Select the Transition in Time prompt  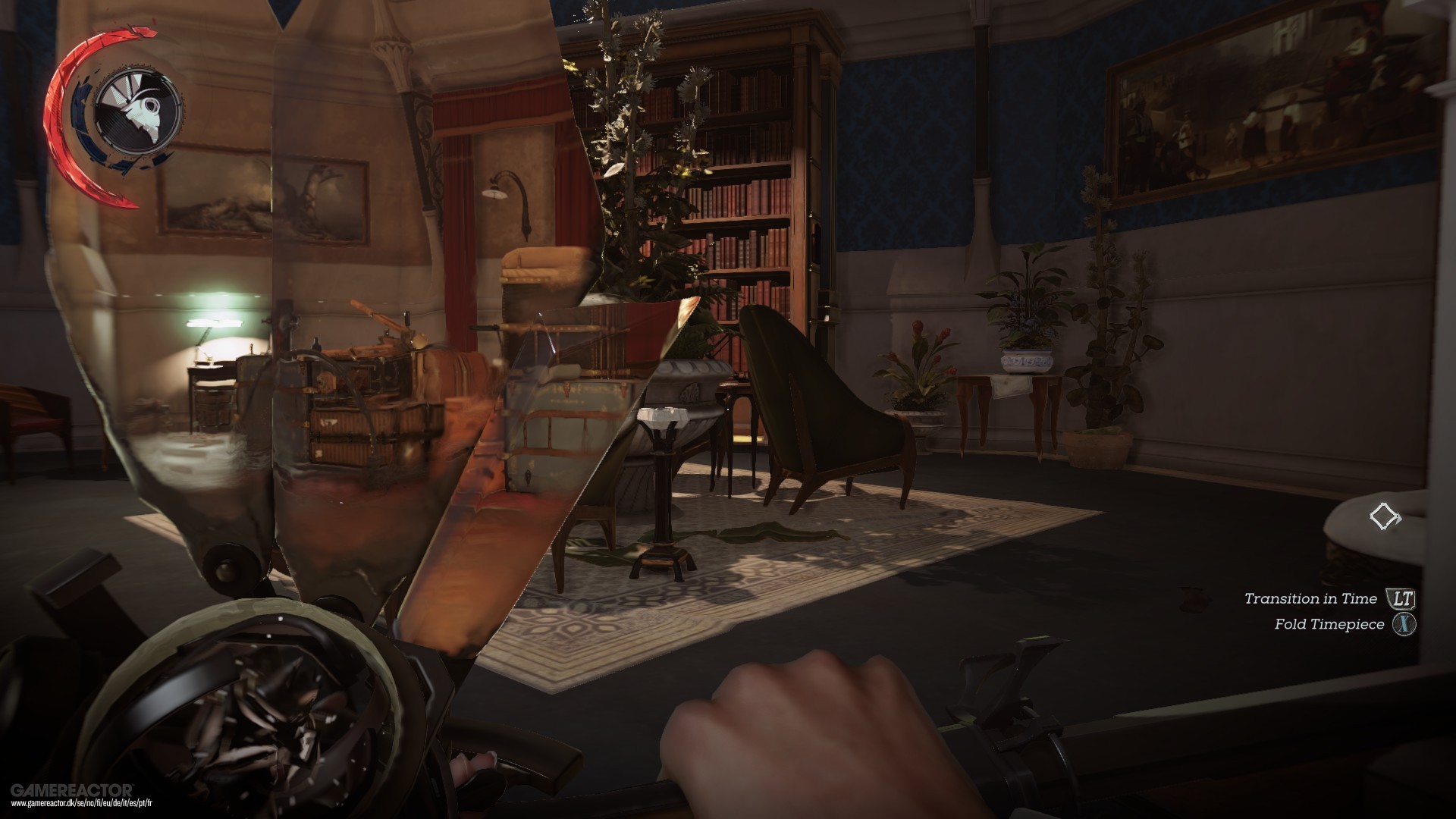(x=1310, y=598)
